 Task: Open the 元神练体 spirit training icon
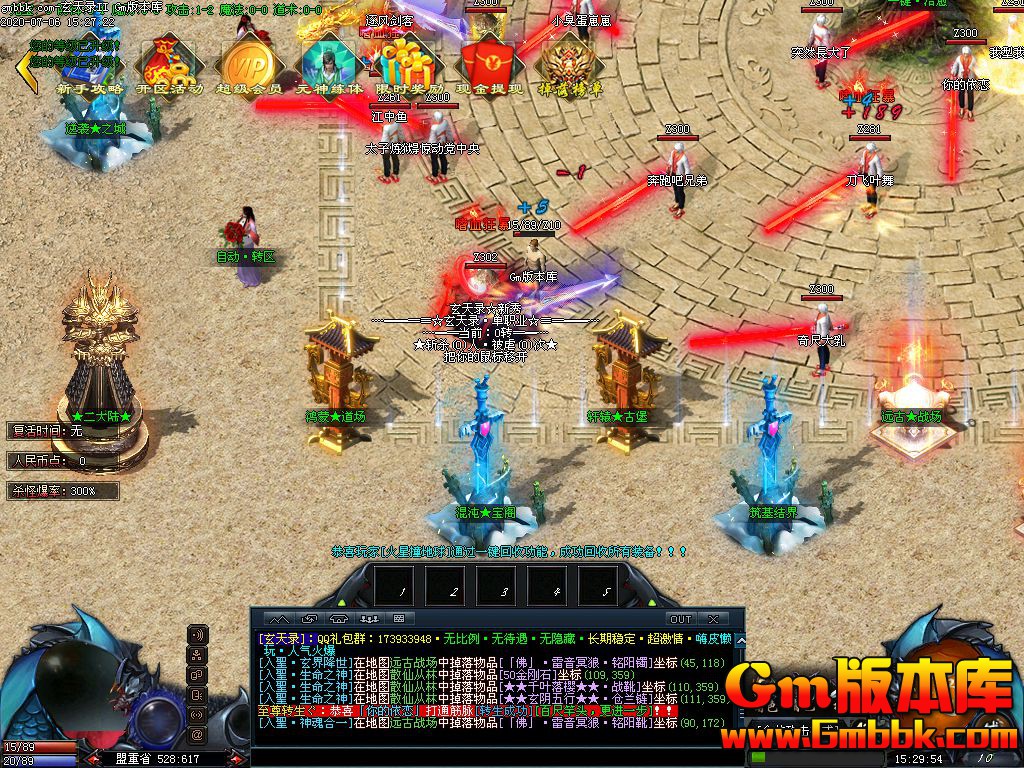click(327, 67)
